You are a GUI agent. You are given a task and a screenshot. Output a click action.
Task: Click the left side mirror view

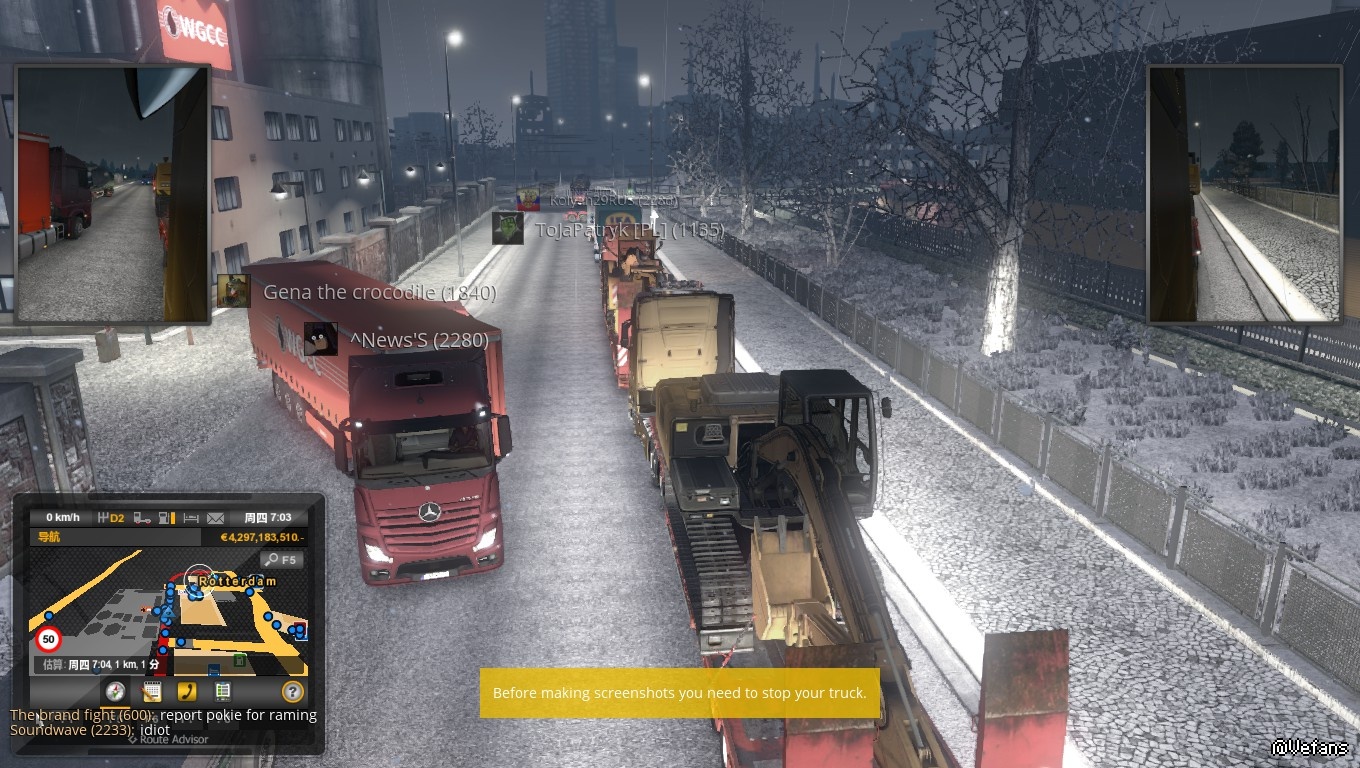click(x=111, y=194)
